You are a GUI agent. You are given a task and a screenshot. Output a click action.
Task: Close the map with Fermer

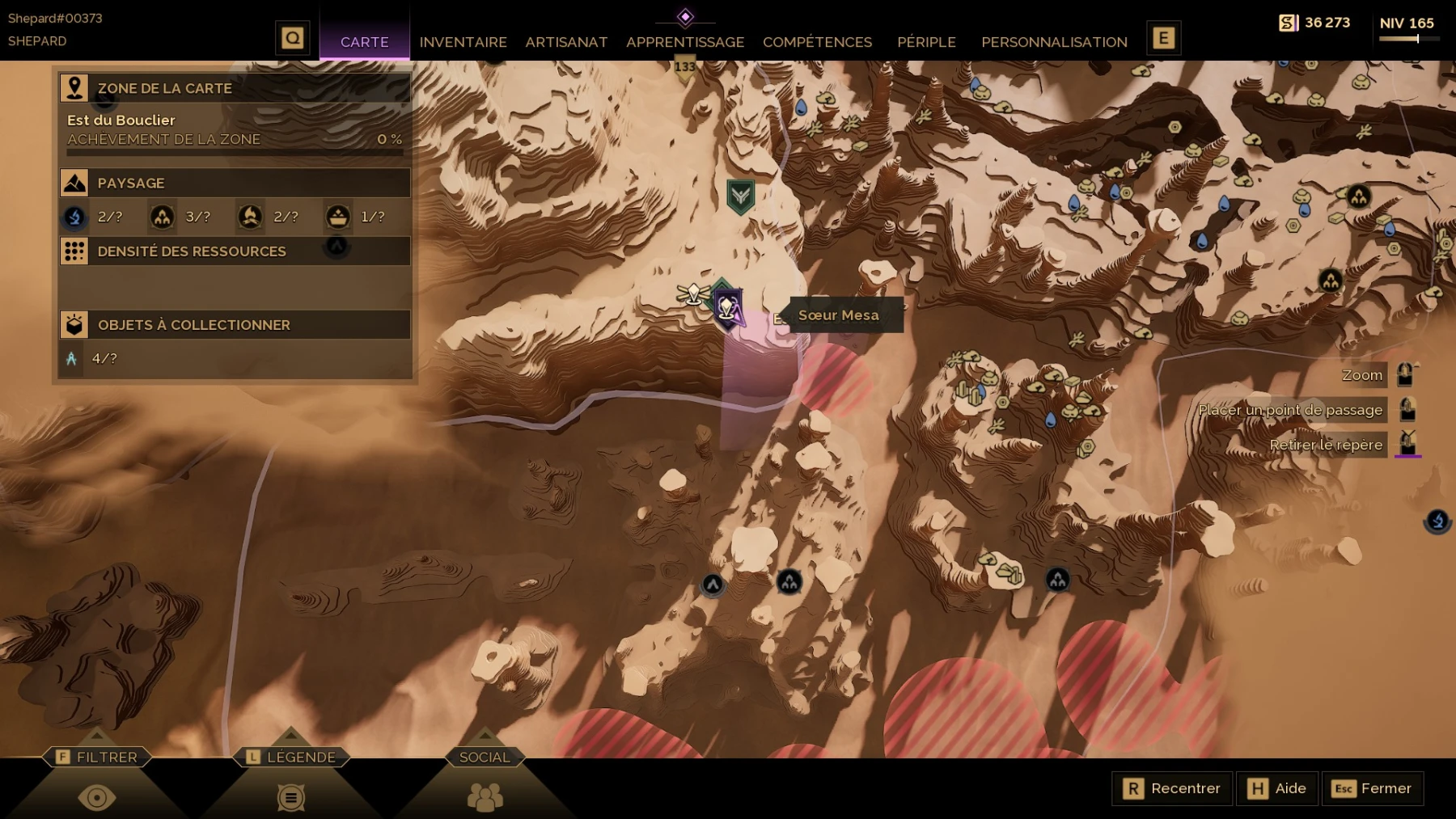click(1372, 788)
